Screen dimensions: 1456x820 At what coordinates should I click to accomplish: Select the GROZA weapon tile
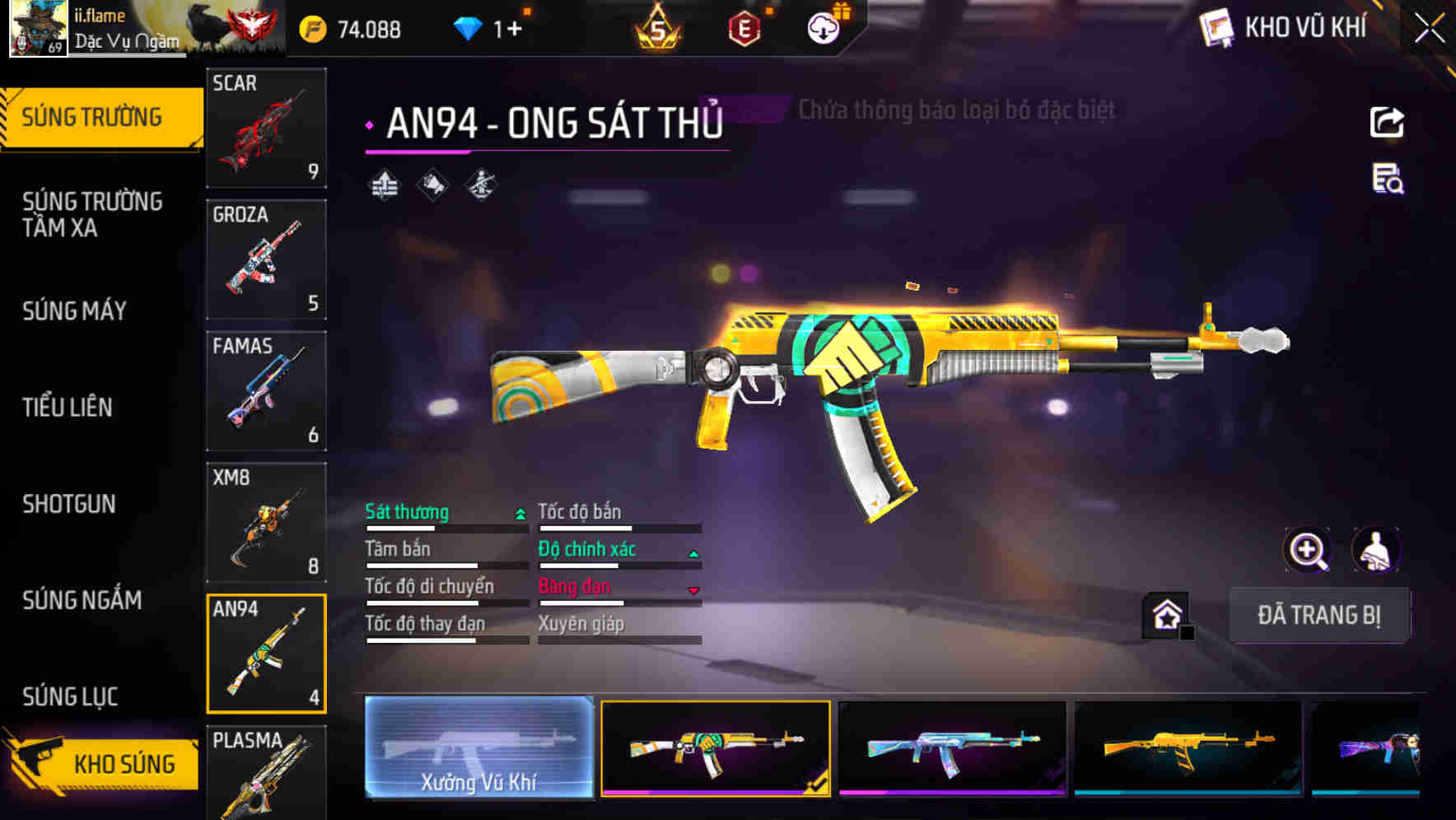266,259
